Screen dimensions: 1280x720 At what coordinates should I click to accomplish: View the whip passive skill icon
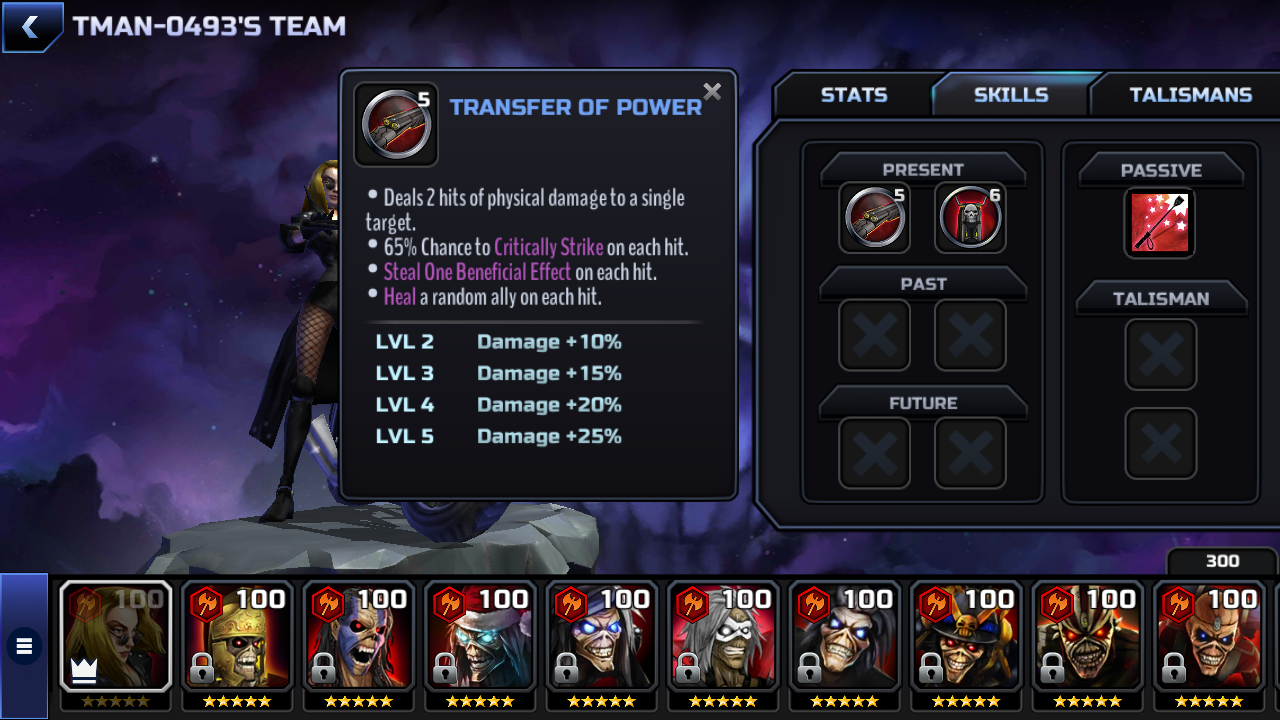[x=1160, y=222]
